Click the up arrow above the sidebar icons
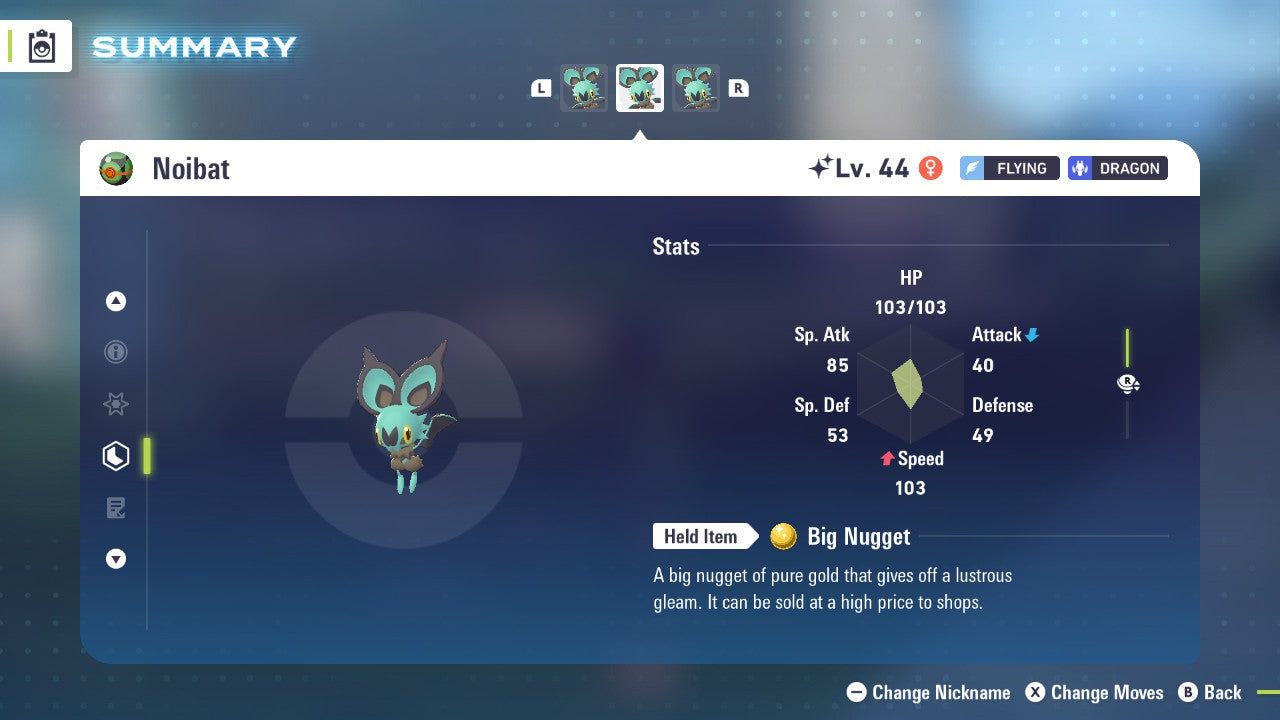1280x720 pixels. pos(116,300)
